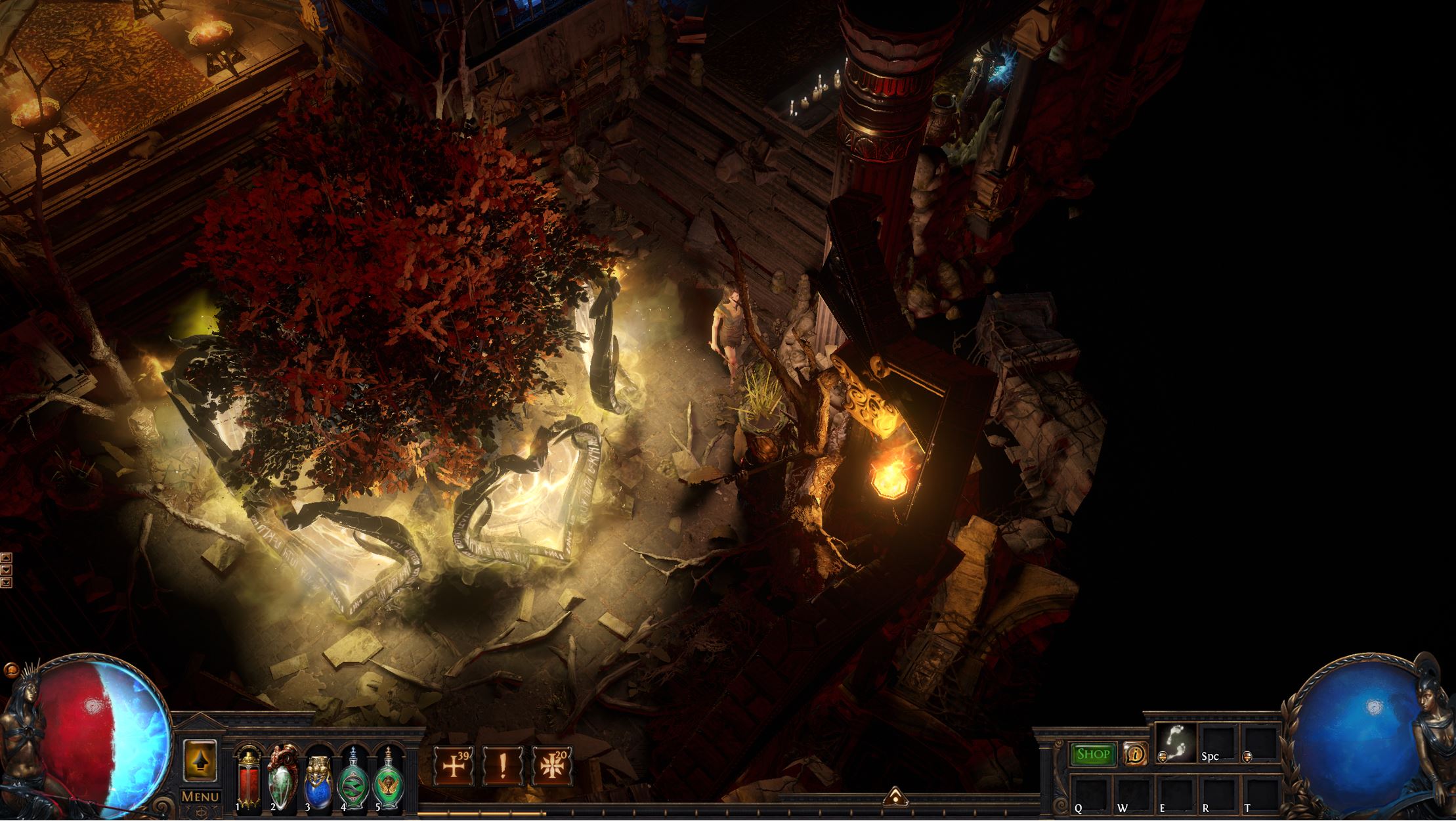Screen dimensions: 1456x821
Task: Use the blue mana flask in slot 3
Action: pyautogui.click(x=318, y=779)
